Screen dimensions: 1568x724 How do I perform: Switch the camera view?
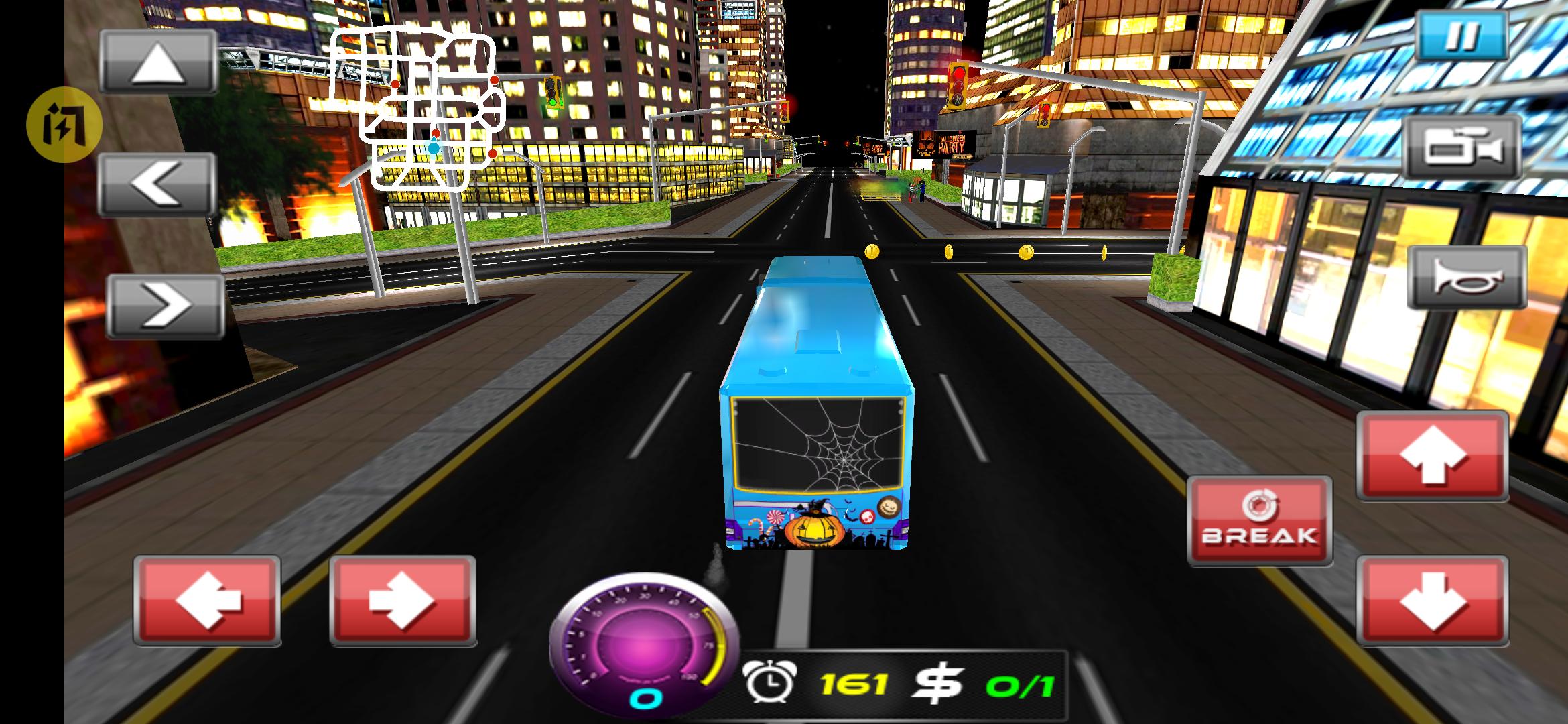pyautogui.click(x=1462, y=147)
